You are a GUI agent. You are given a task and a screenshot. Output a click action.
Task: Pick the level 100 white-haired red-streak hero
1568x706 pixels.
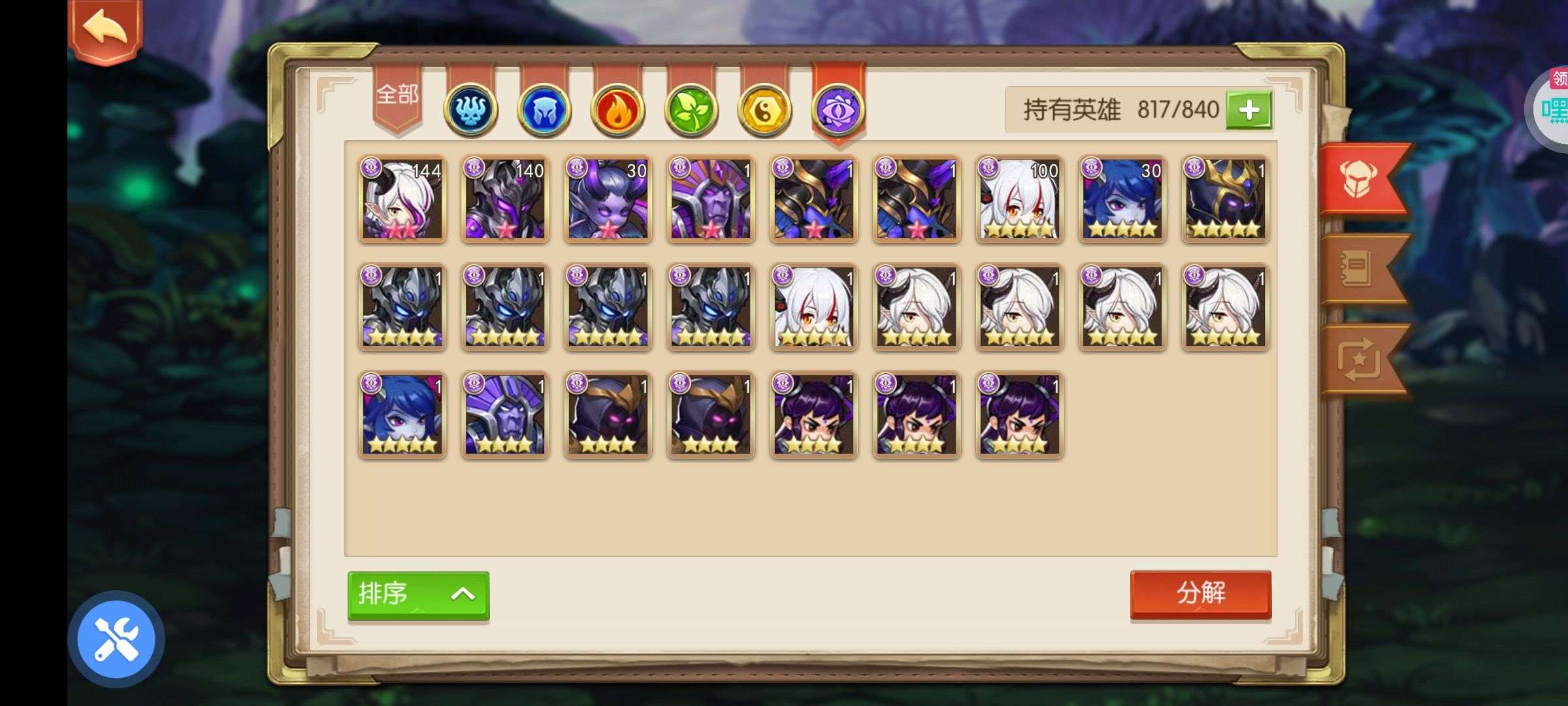pyautogui.click(x=1020, y=199)
